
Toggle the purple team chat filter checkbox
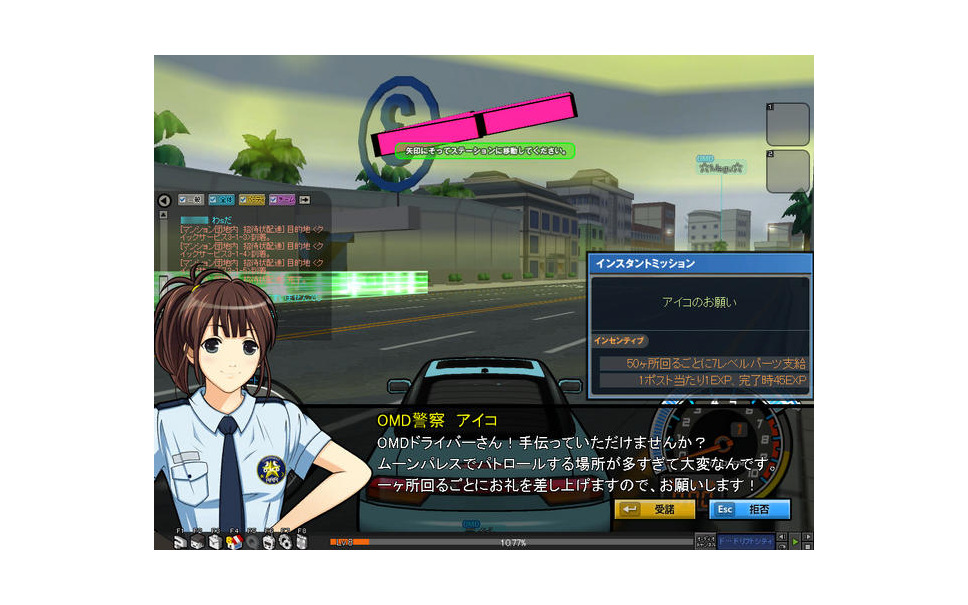tap(282, 199)
